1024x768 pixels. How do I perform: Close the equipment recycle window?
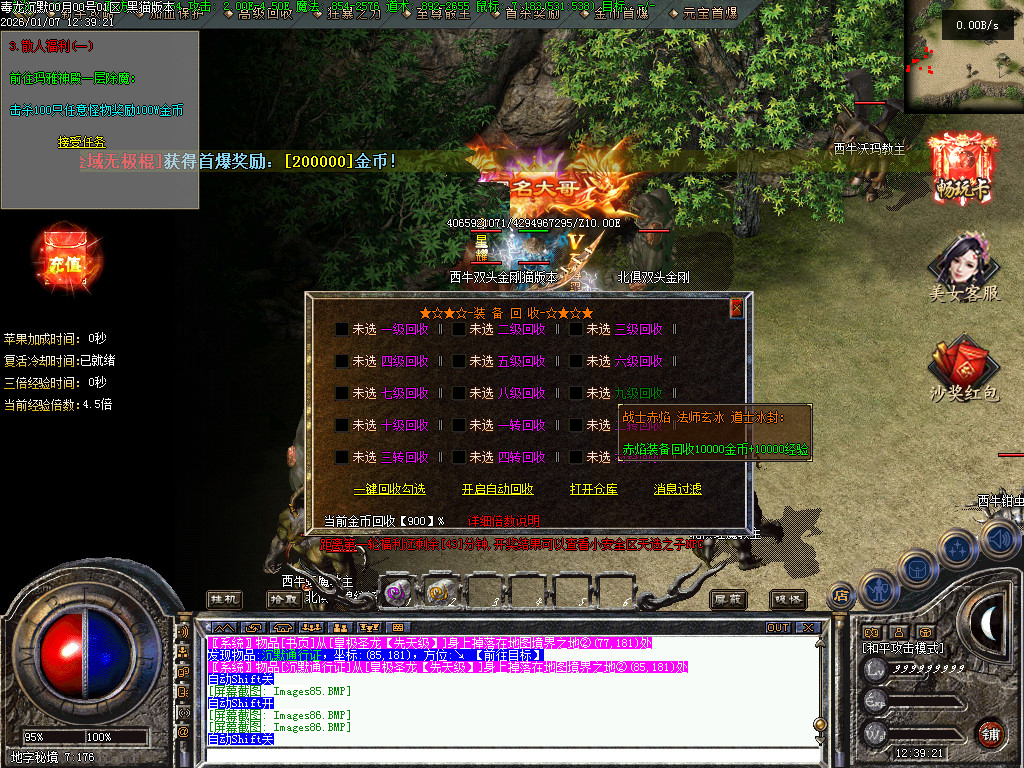click(x=737, y=309)
